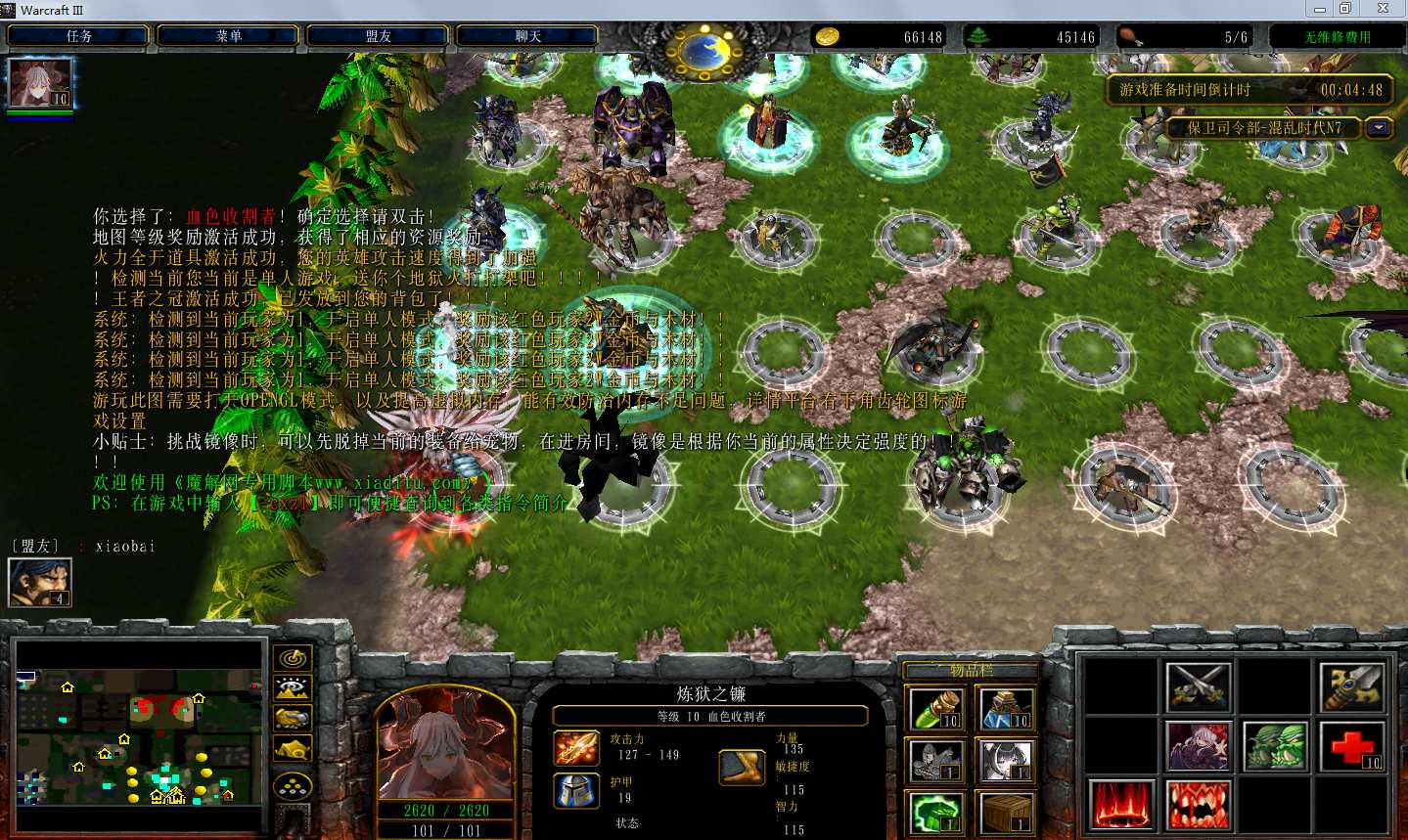Use the blue potion inventory item
The width and height of the screenshot is (1408, 840).
click(x=1007, y=709)
